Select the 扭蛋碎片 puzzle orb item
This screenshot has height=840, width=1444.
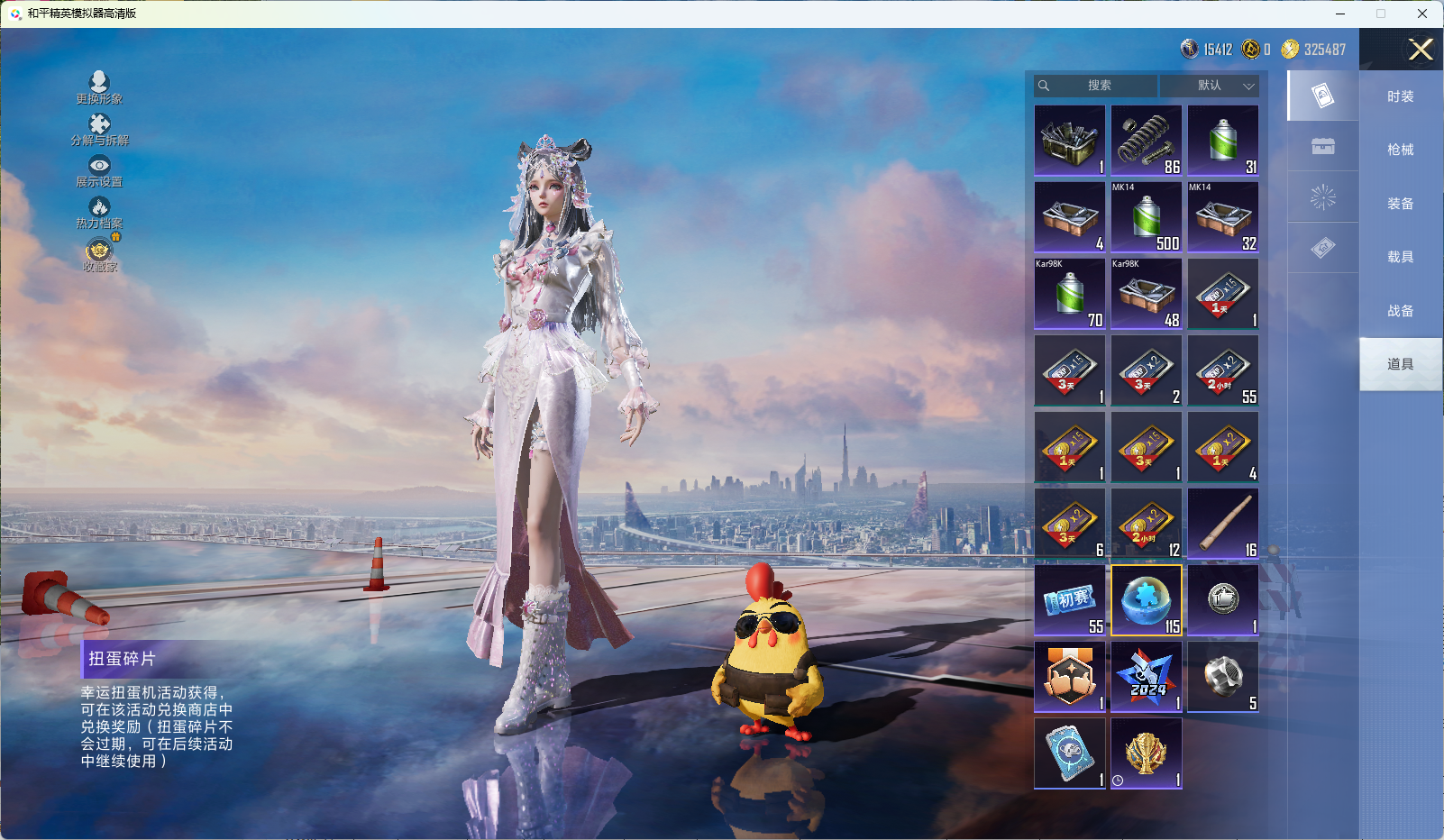coord(1147,600)
